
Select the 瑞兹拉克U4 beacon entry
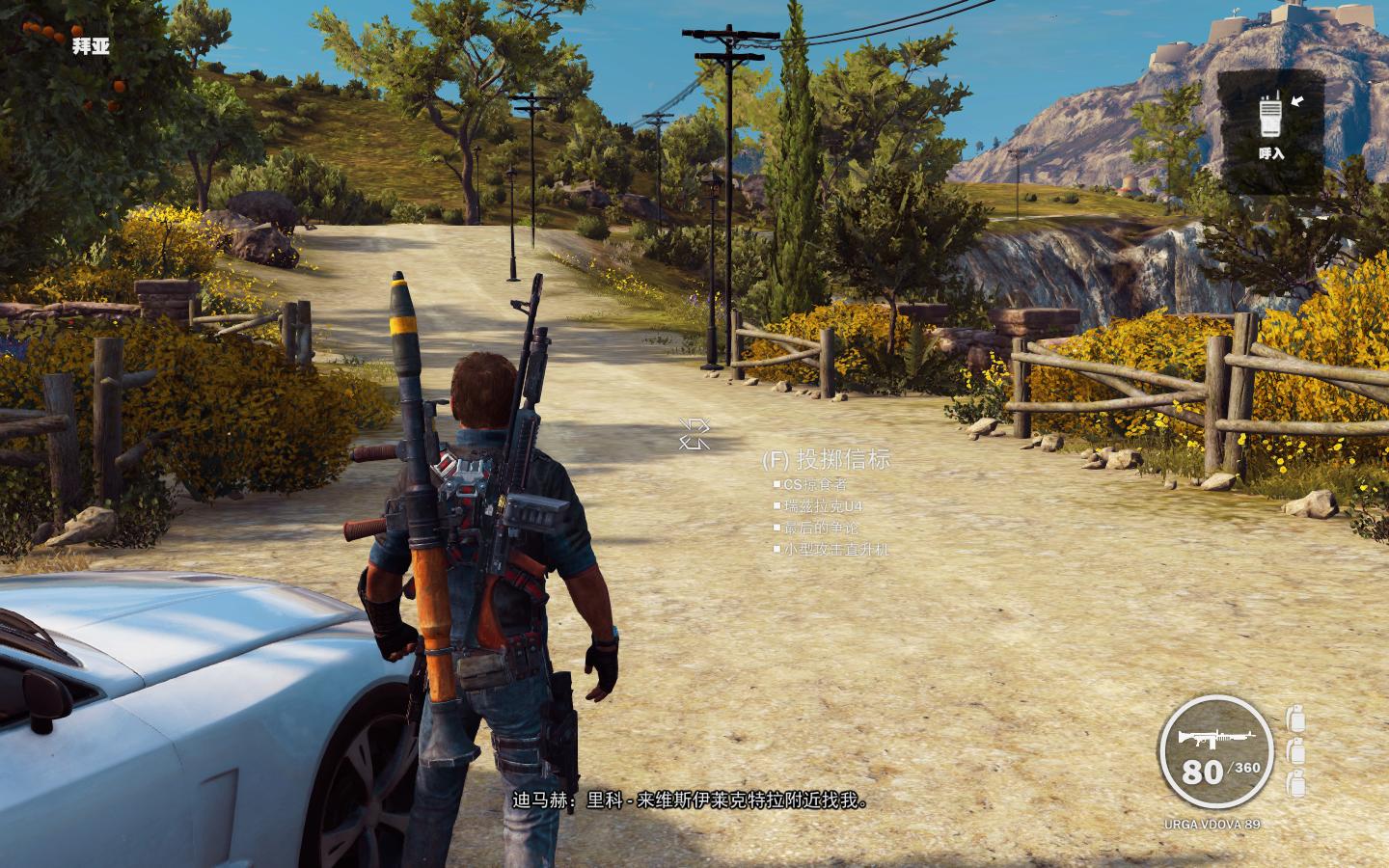823,506
